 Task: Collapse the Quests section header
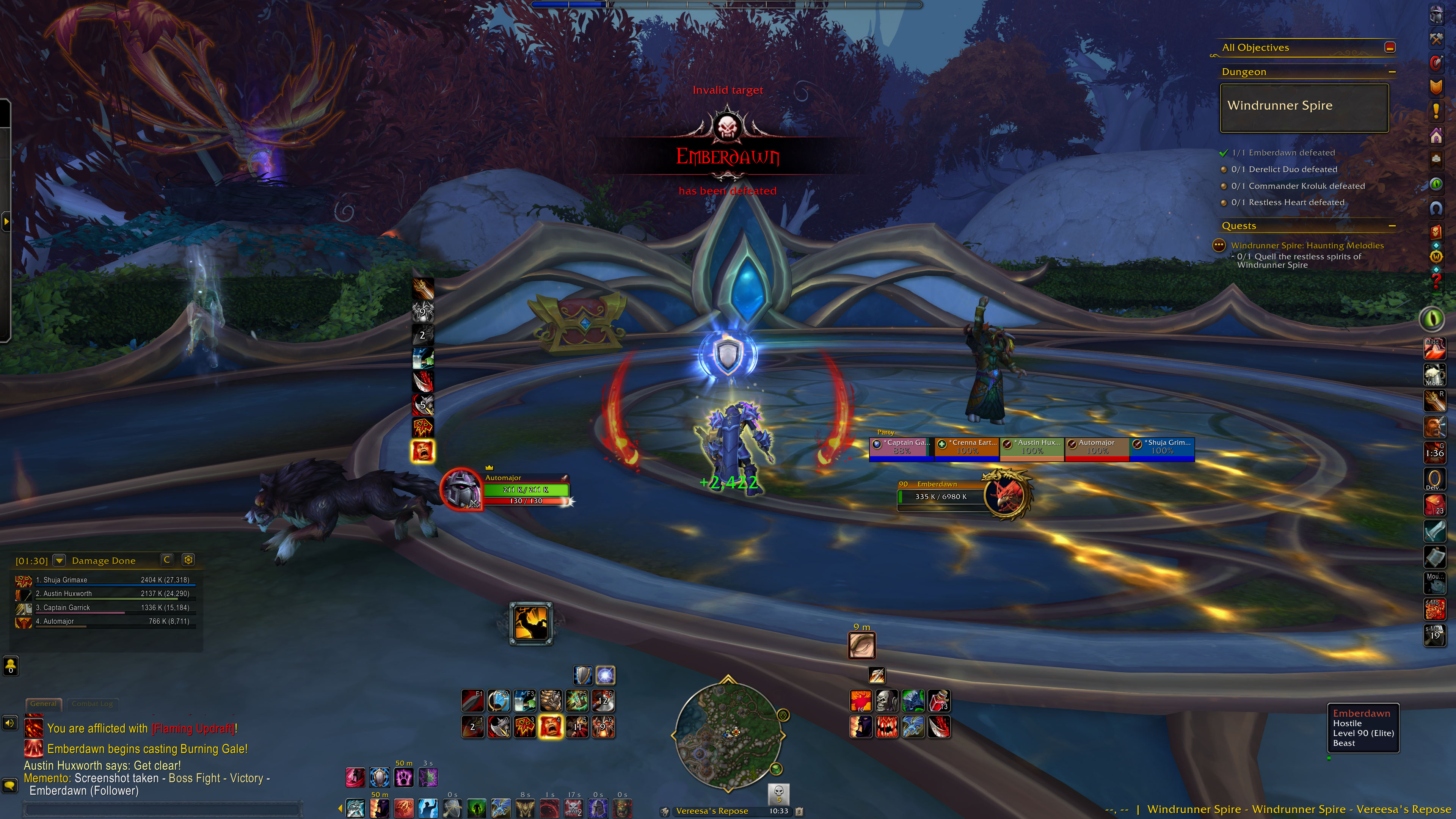[x=1392, y=226]
